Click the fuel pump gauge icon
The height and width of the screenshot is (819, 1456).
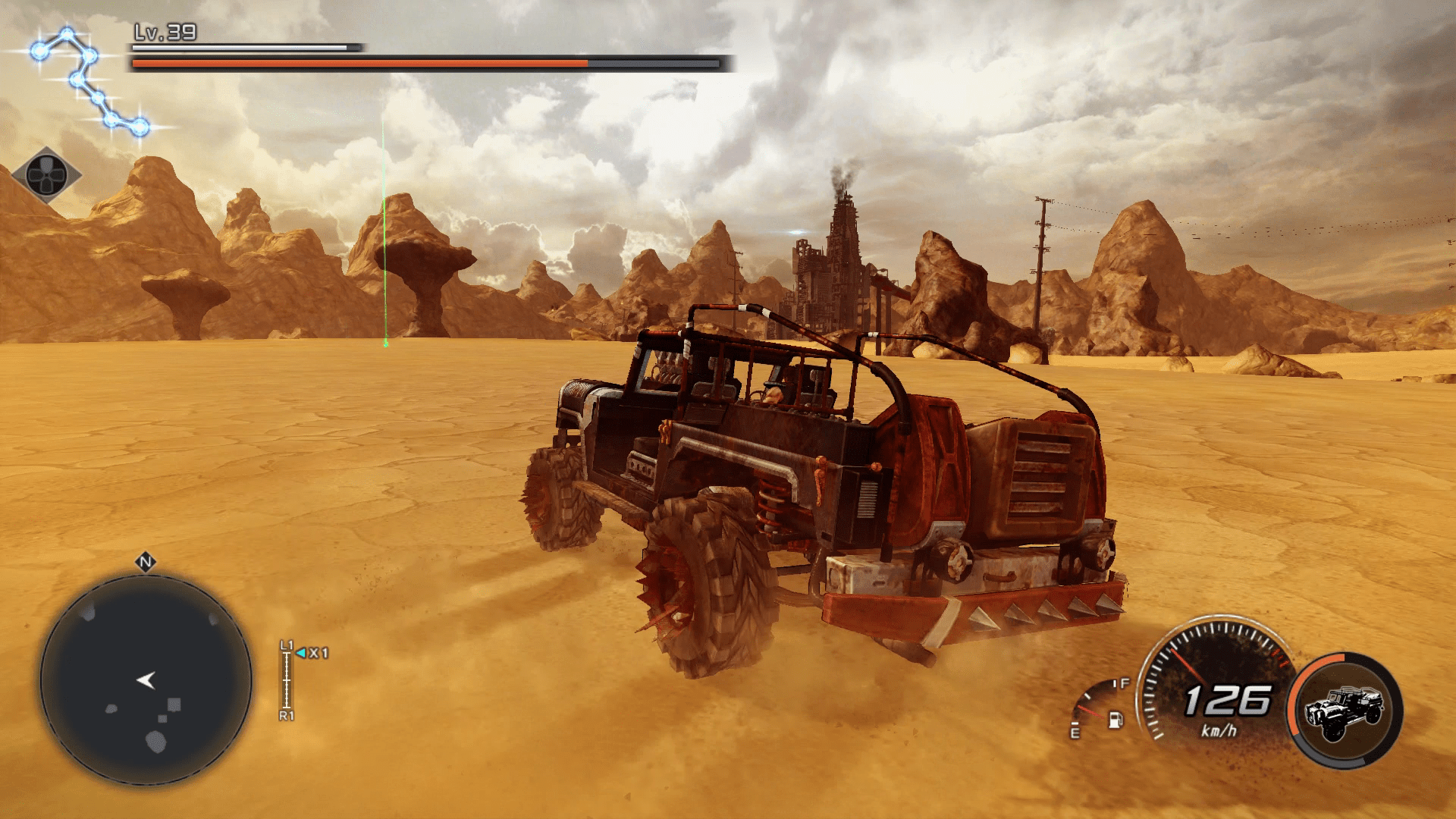tap(1116, 718)
